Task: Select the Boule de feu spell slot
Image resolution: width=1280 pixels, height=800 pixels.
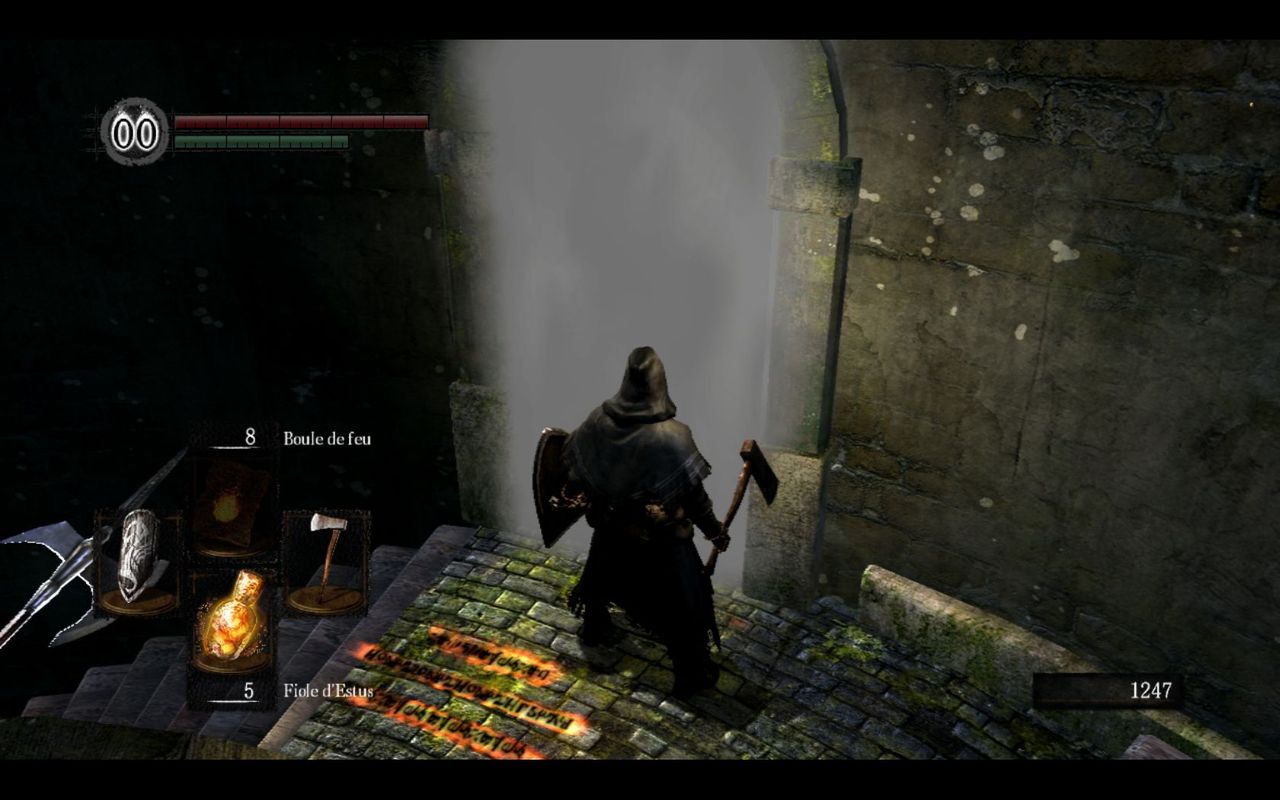Action: pyautogui.click(x=231, y=505)
